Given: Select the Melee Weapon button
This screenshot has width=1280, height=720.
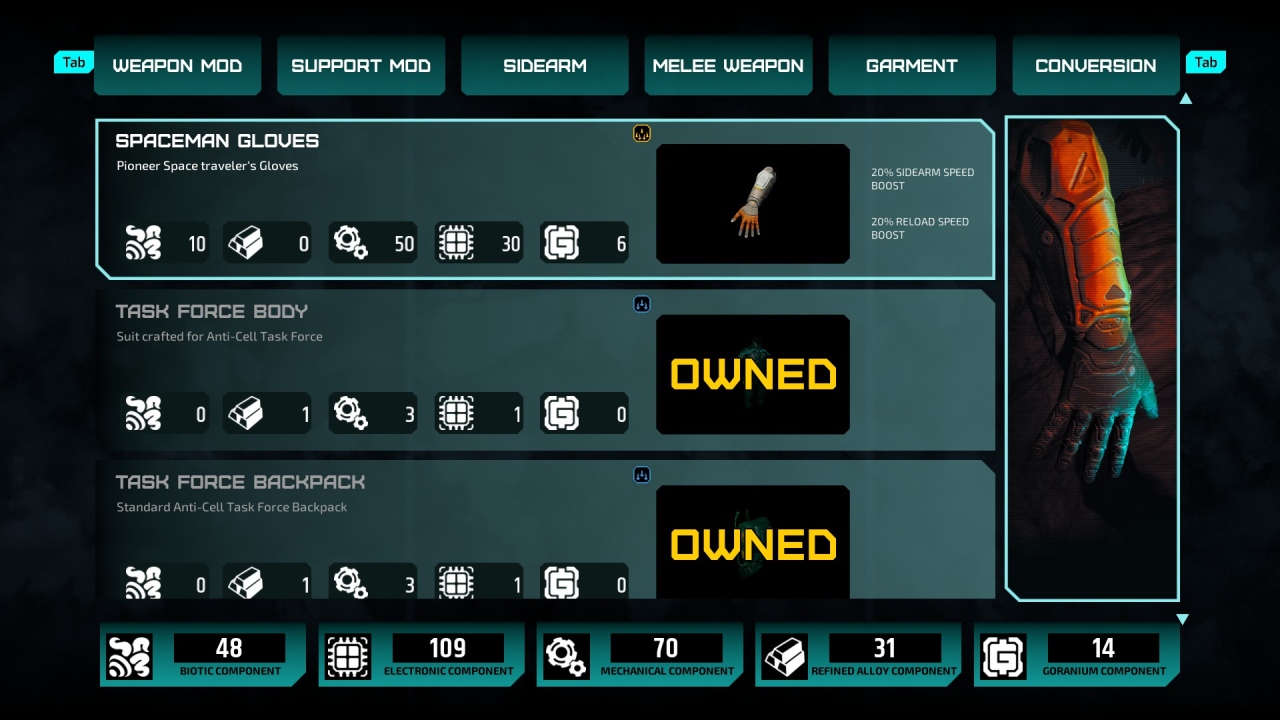Looking at the screenshot, I should click(x=728, y=64).
